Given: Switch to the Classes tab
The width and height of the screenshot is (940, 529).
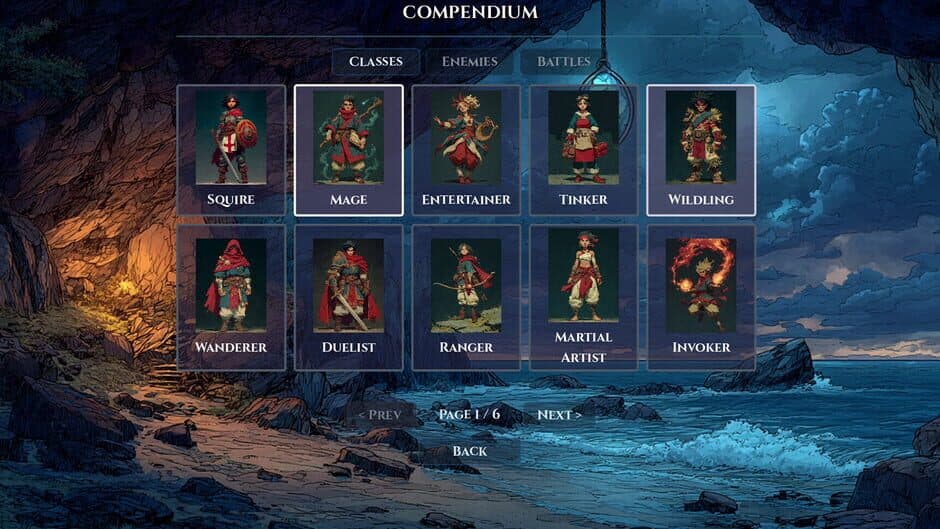Looking at the screenshot, I should click(x=376, y=62).
